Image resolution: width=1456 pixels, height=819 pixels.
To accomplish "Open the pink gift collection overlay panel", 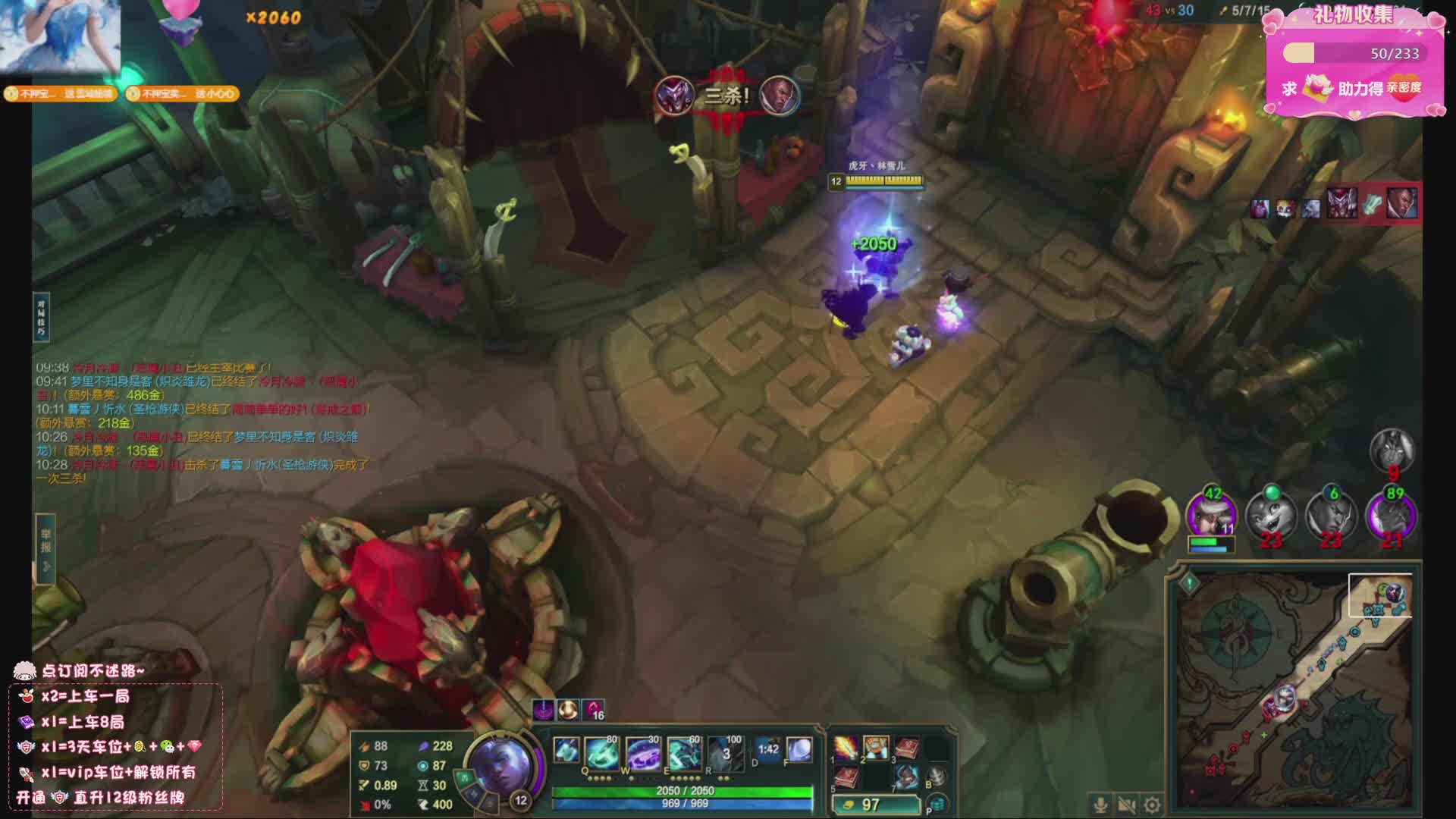I will (1354, 61).
